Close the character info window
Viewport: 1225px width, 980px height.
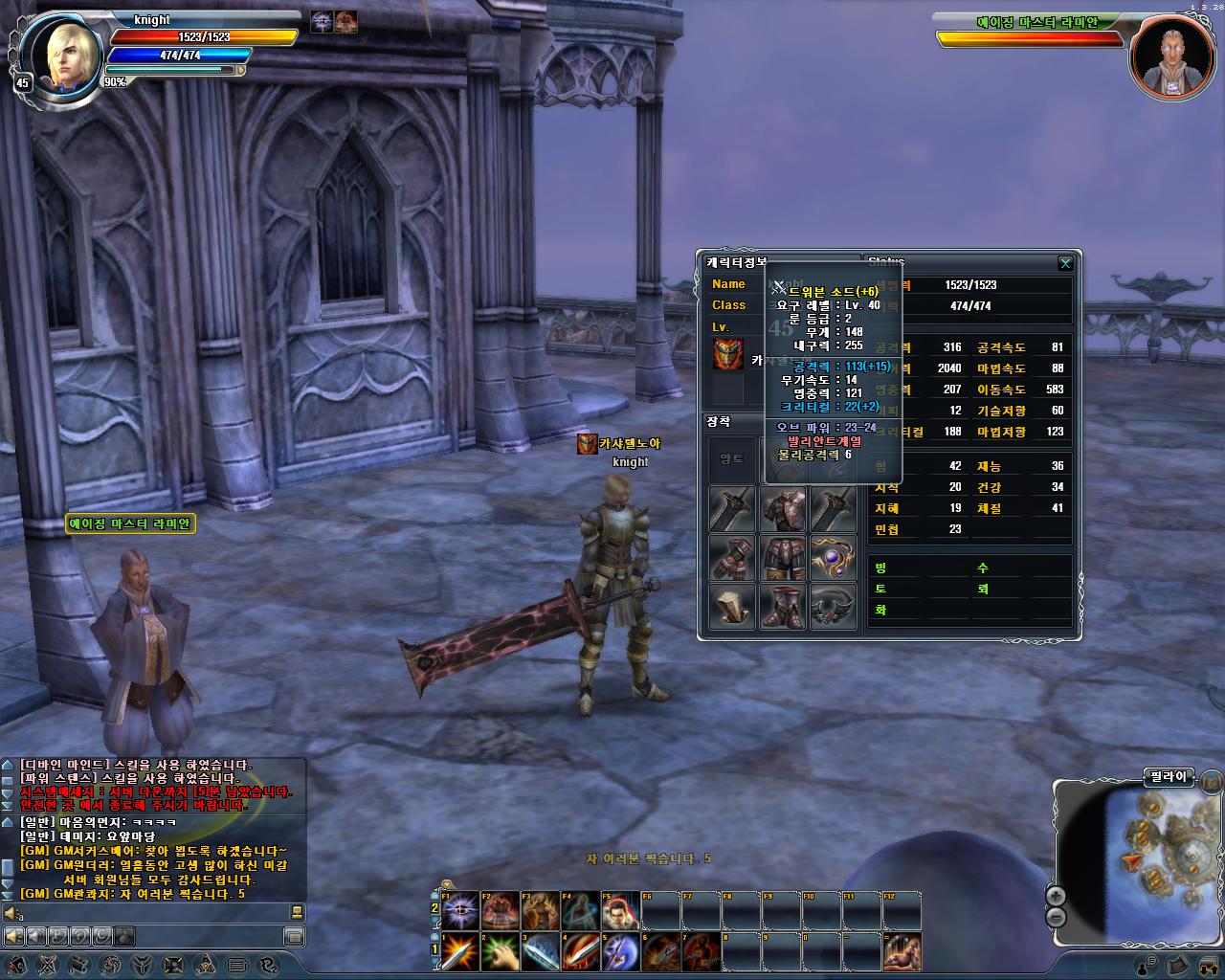[1065, 263]
